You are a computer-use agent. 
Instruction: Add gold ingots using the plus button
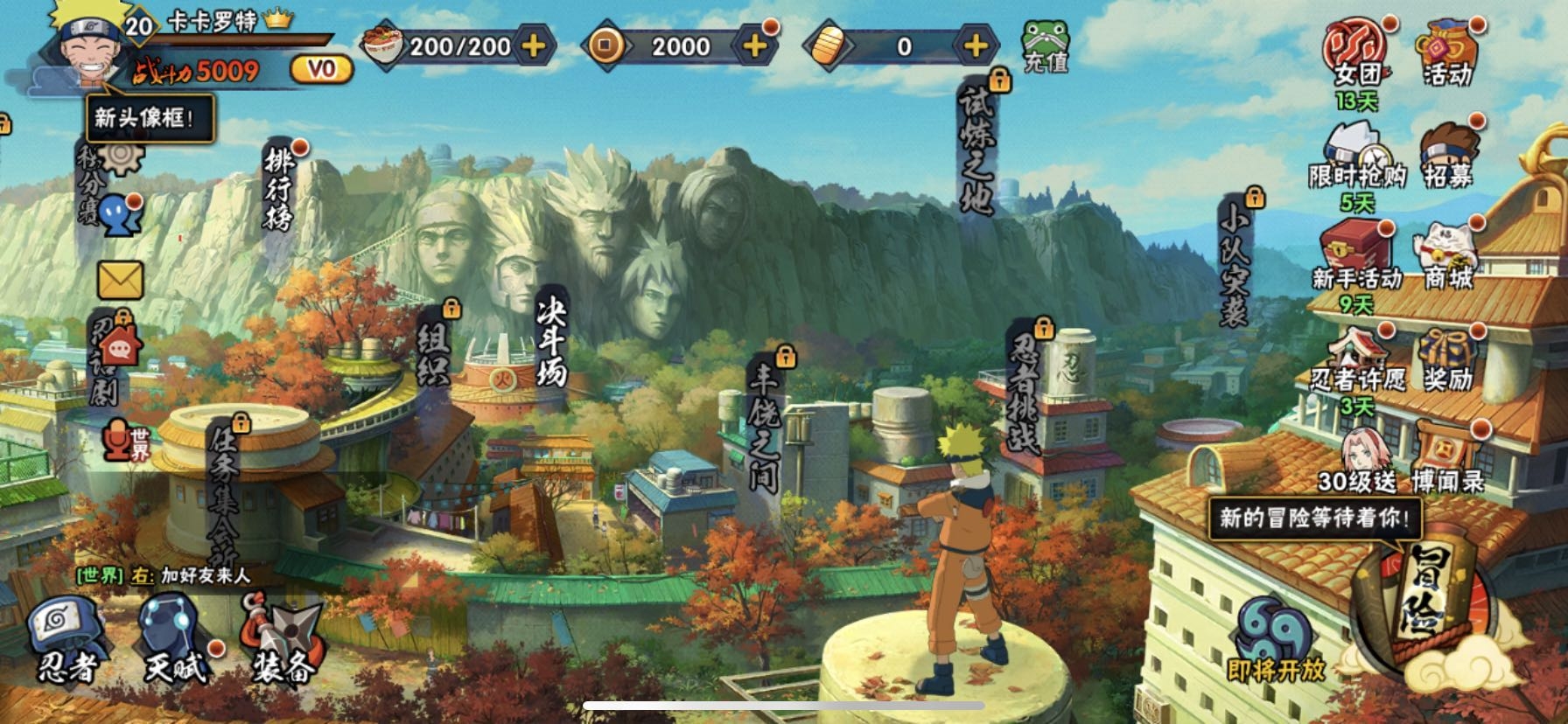pos(975,46)
